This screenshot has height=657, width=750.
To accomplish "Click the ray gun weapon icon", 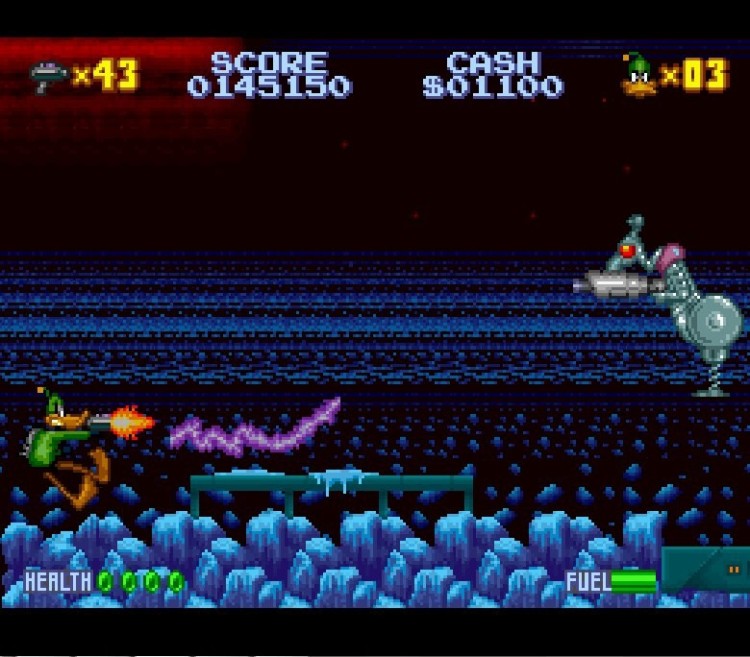I will pos(47,76).
